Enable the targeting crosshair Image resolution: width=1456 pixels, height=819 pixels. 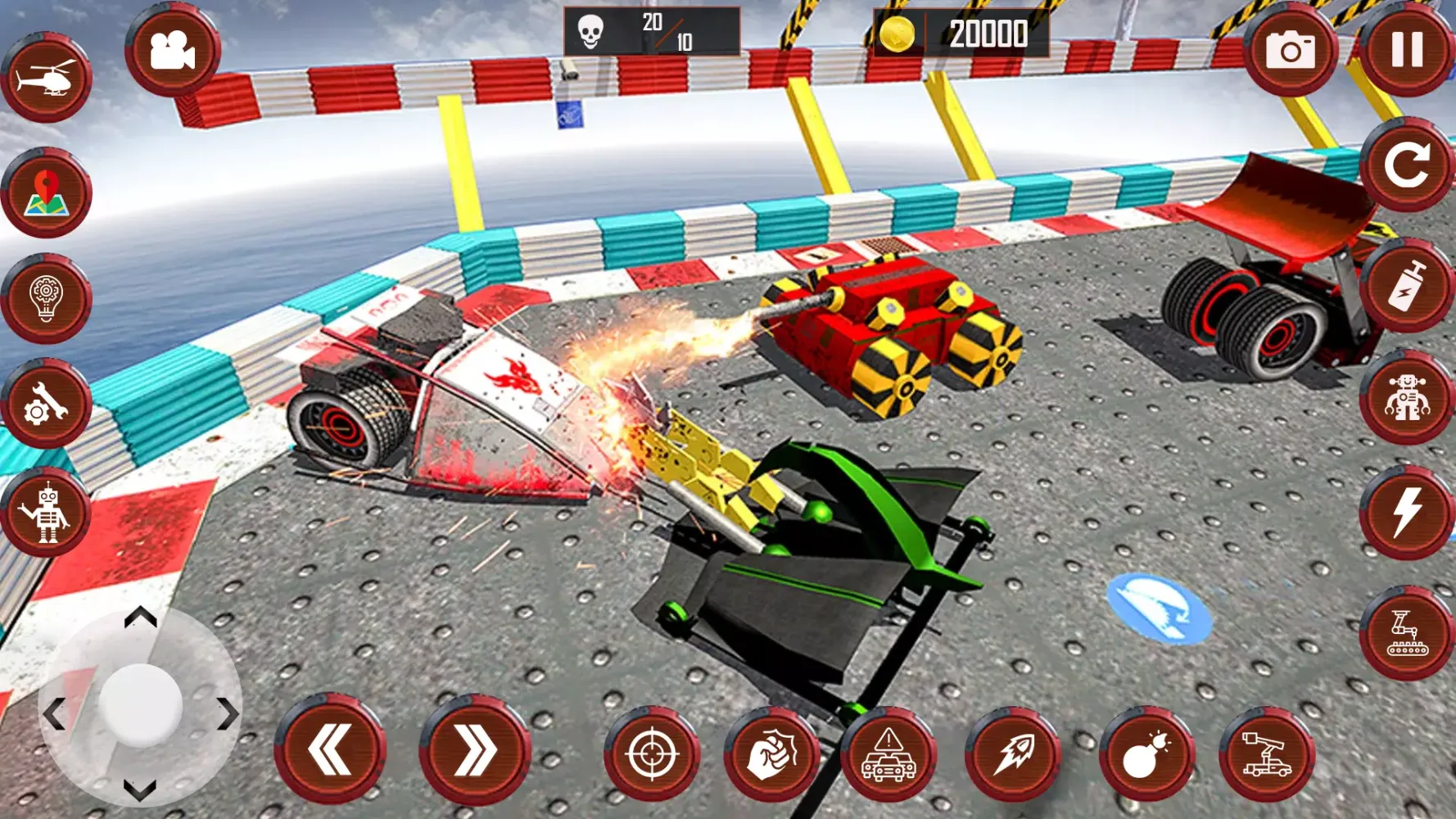(651, 753)
